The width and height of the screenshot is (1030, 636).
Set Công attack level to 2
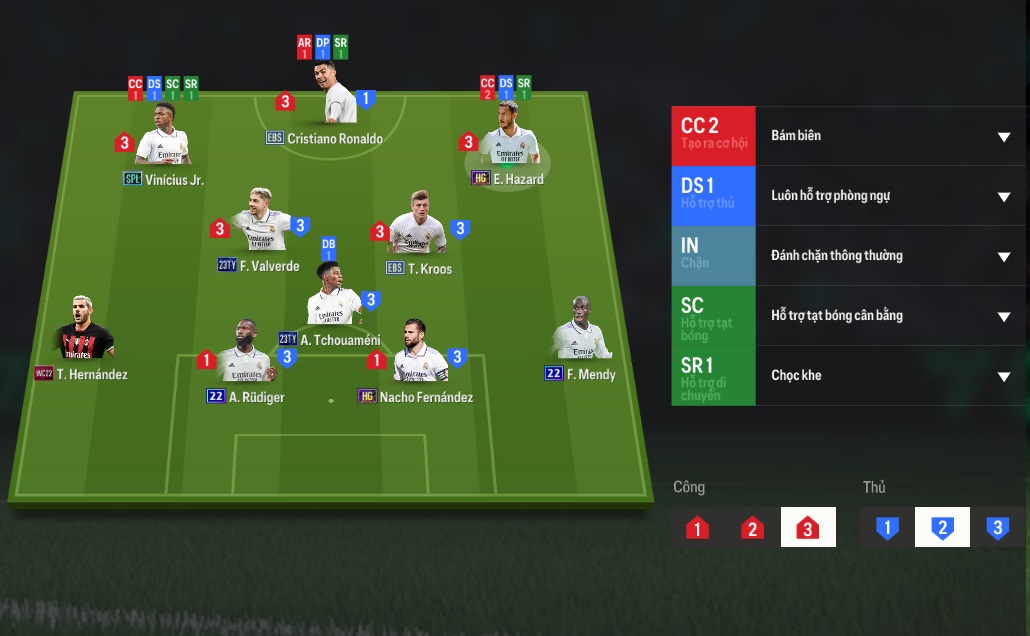tap(753, 528)
